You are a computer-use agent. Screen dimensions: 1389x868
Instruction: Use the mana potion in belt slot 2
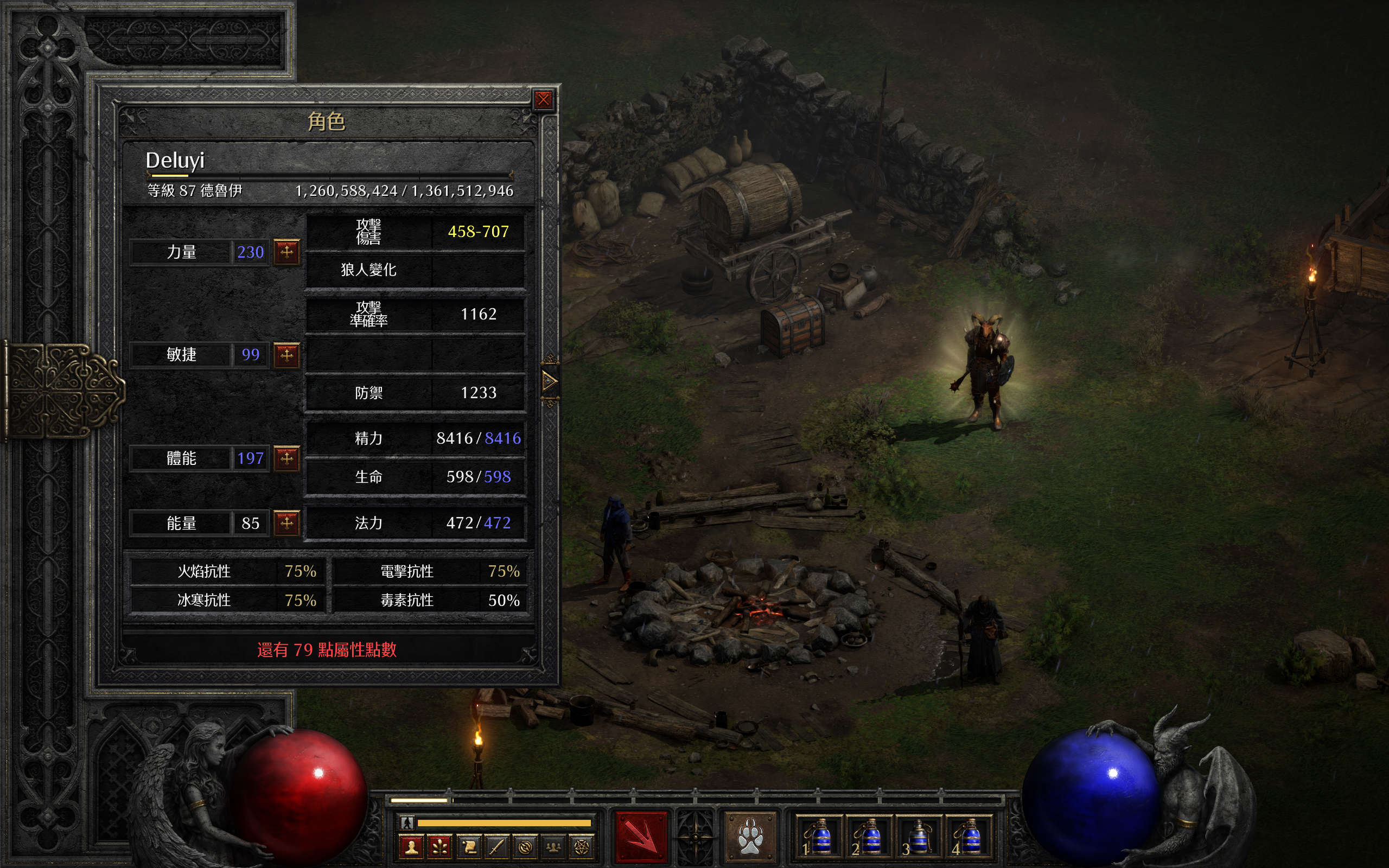pos(869,836)
